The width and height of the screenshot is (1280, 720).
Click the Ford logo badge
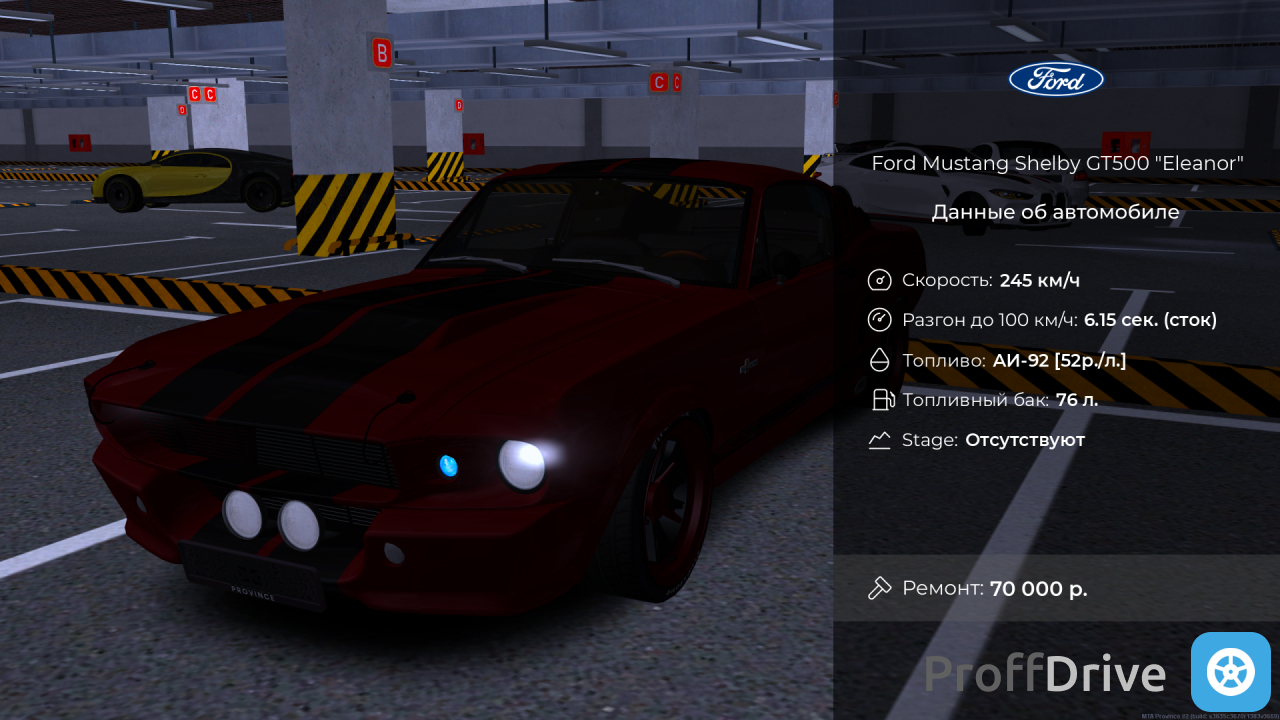click(x=1056, y=80)
